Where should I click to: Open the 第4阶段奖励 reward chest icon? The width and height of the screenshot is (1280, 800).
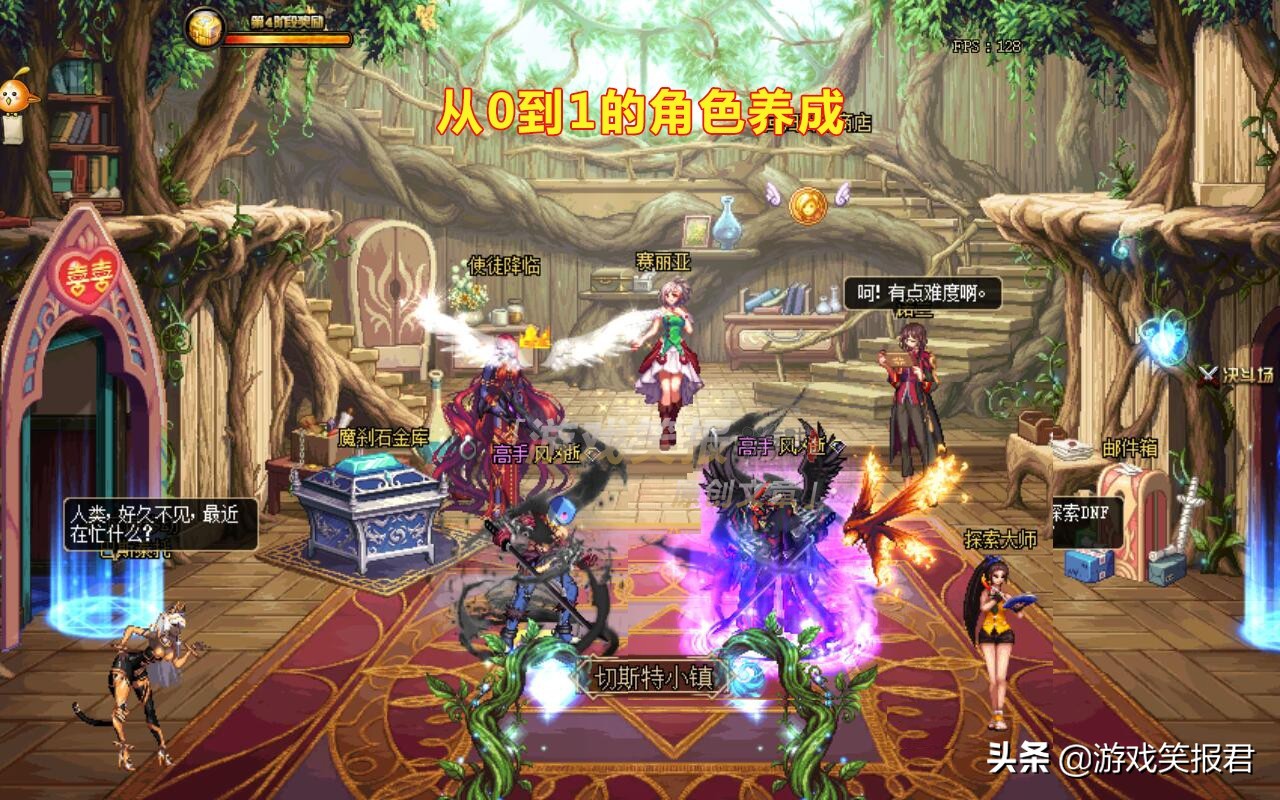204,26
